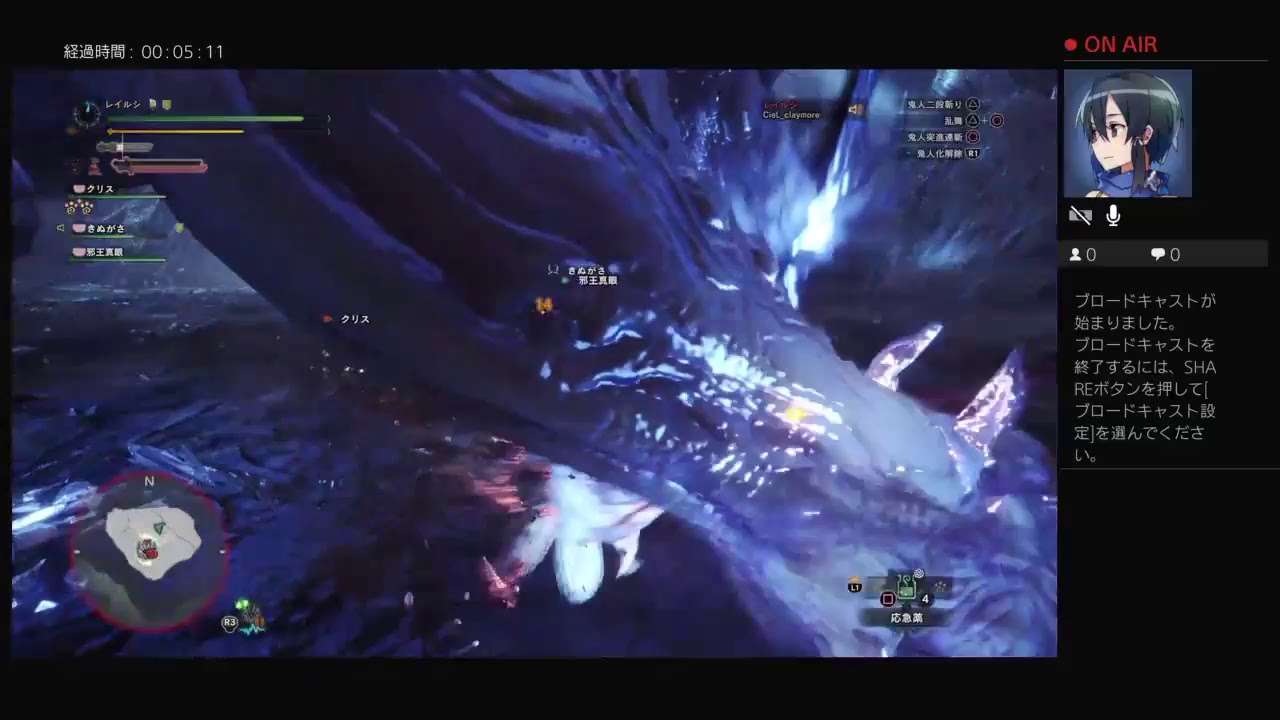Mute the broadcast microphone
1280x720 pixels.
[1112, 214]
